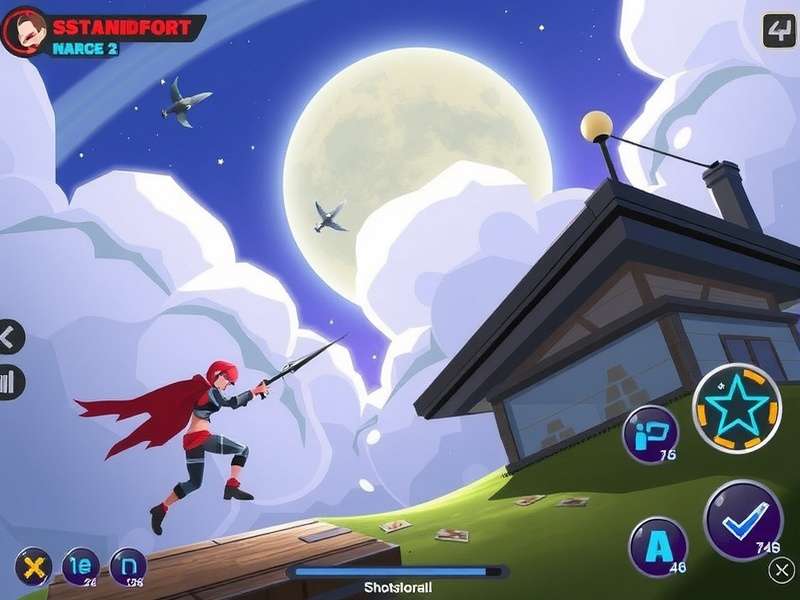
Task: Tap the left-edge back arrow button
Action: tap(9, 337)
